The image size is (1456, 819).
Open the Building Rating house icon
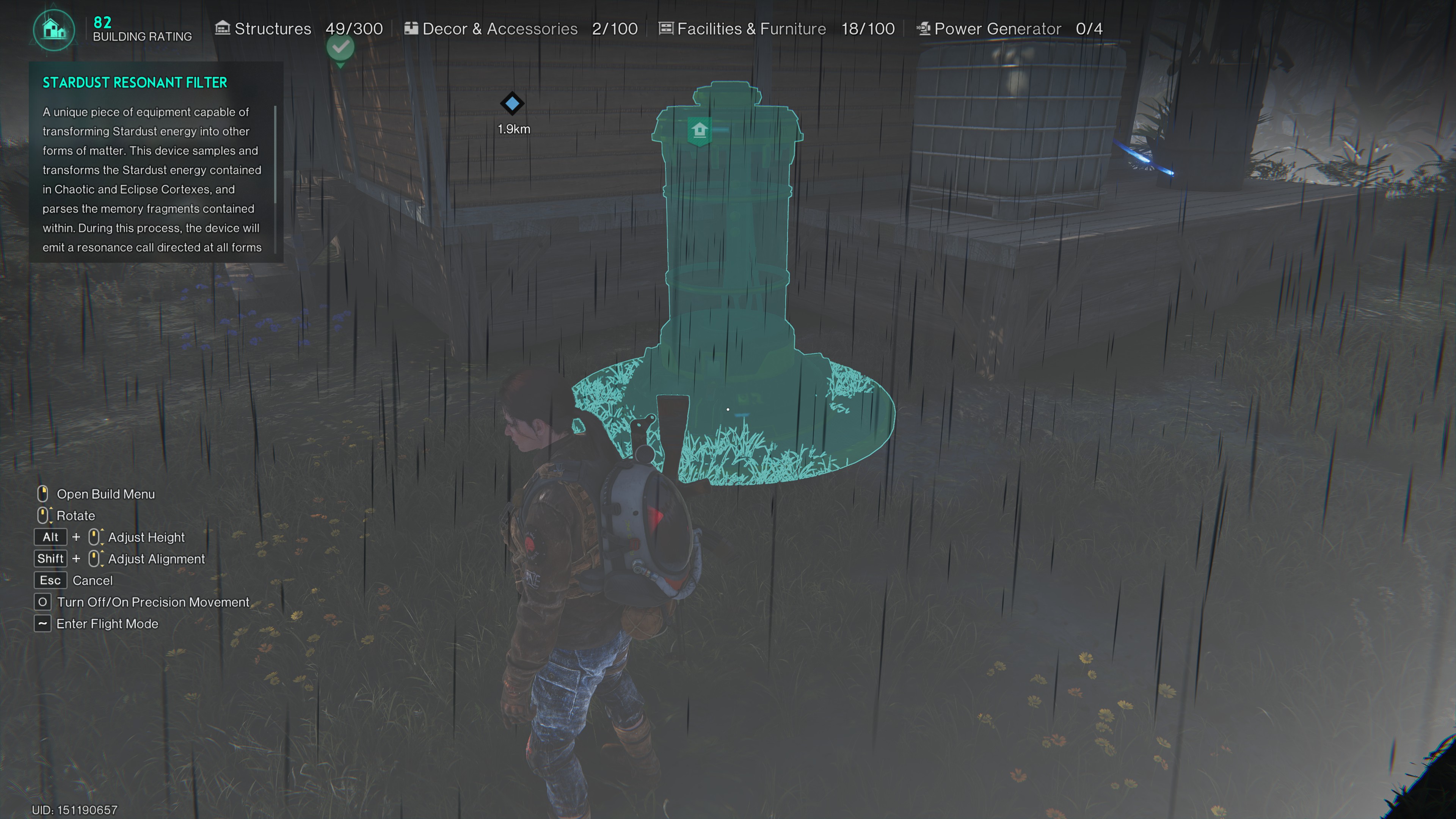[54, 30]
